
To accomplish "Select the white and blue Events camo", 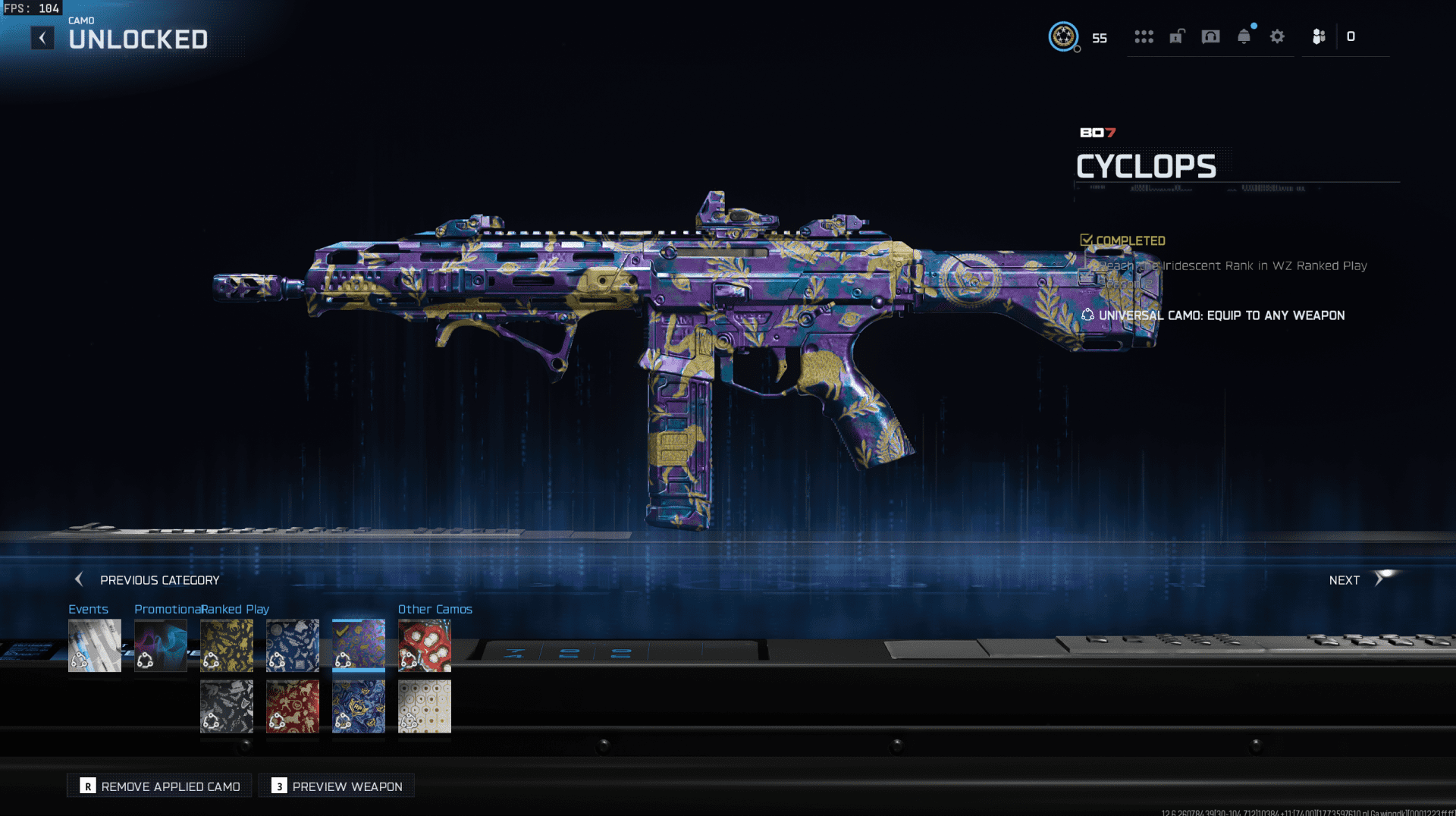I will tap(95, 645).
